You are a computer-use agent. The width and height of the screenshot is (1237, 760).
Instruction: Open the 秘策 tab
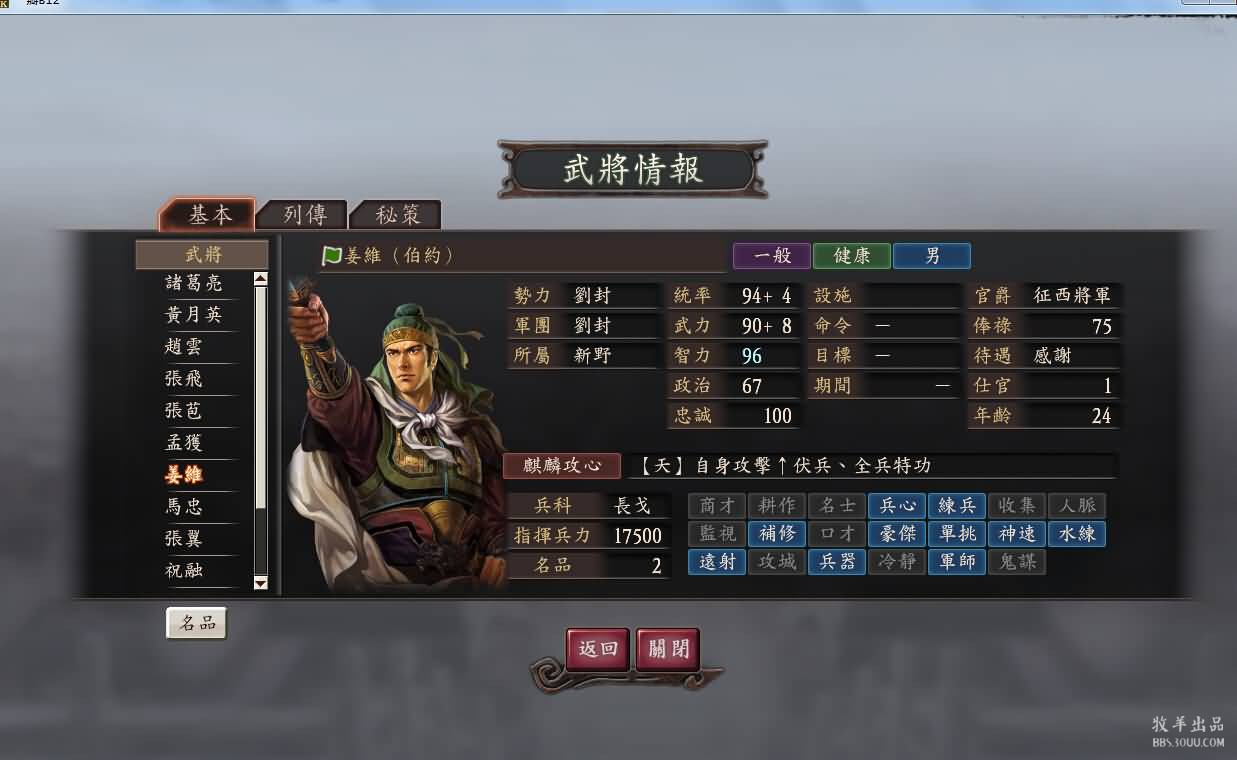(x=396, y=215)
